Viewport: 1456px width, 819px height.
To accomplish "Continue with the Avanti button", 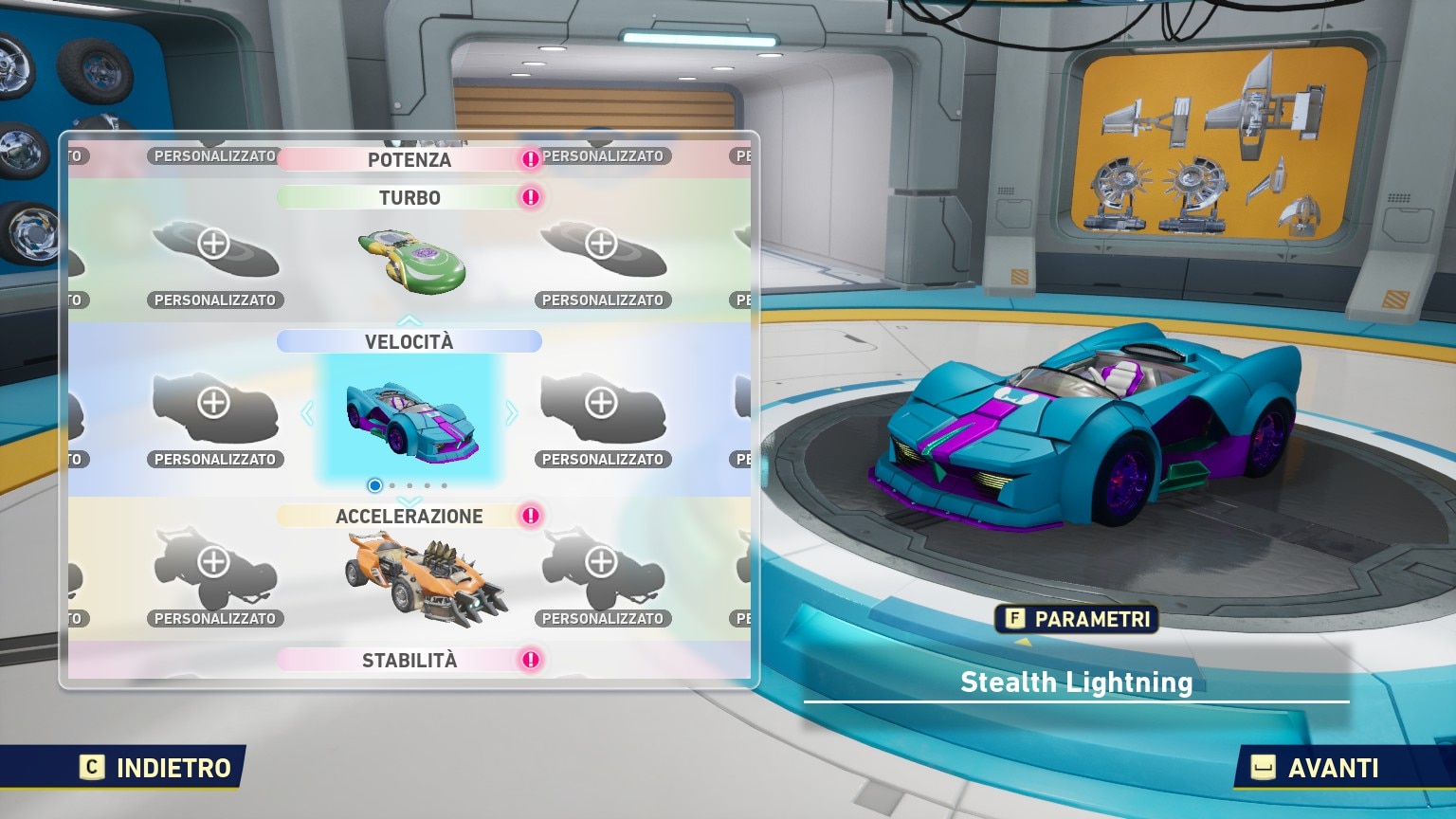I will pos(1316,767).
